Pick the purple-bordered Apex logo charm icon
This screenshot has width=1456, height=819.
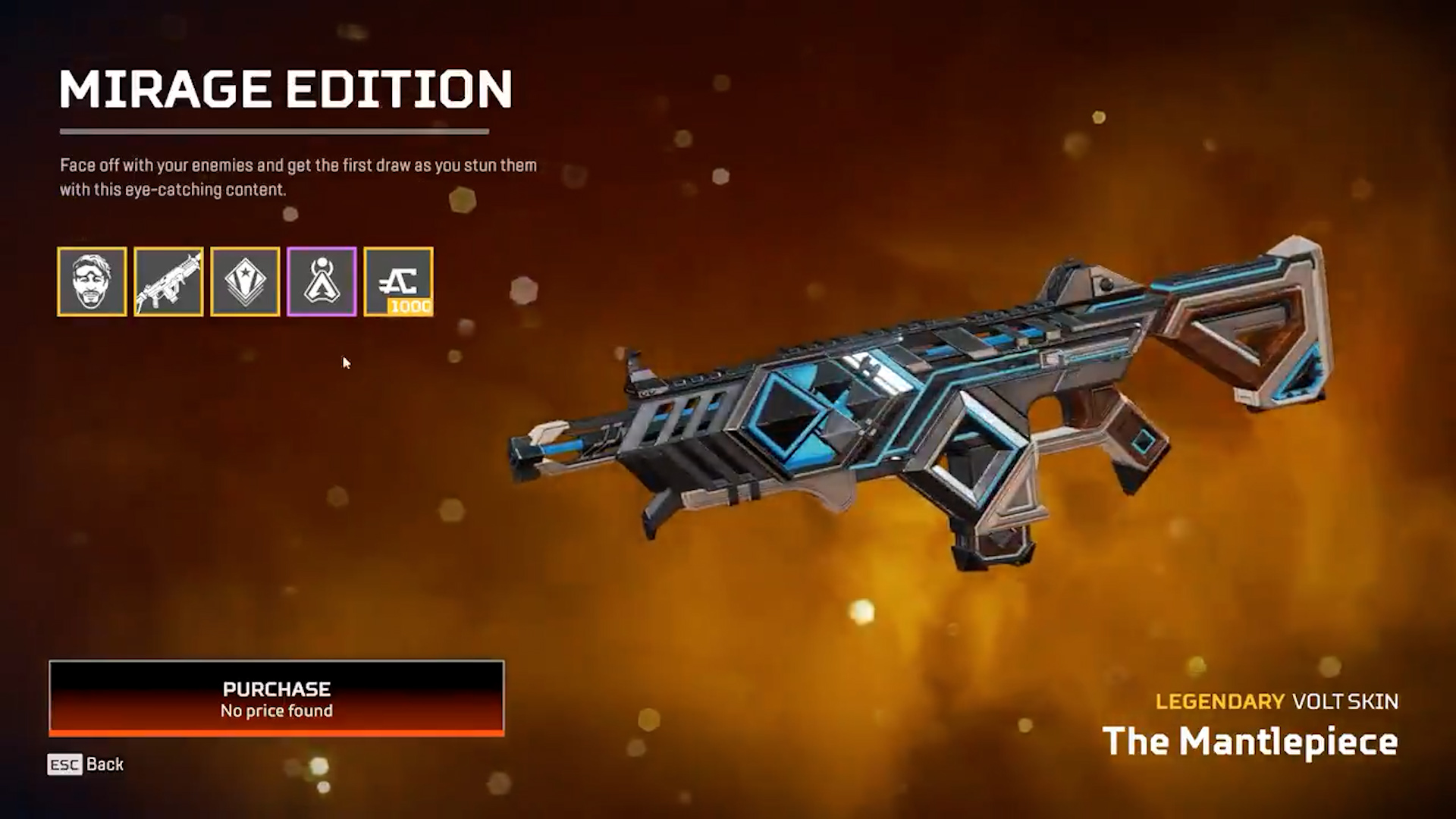coord(322,281)
